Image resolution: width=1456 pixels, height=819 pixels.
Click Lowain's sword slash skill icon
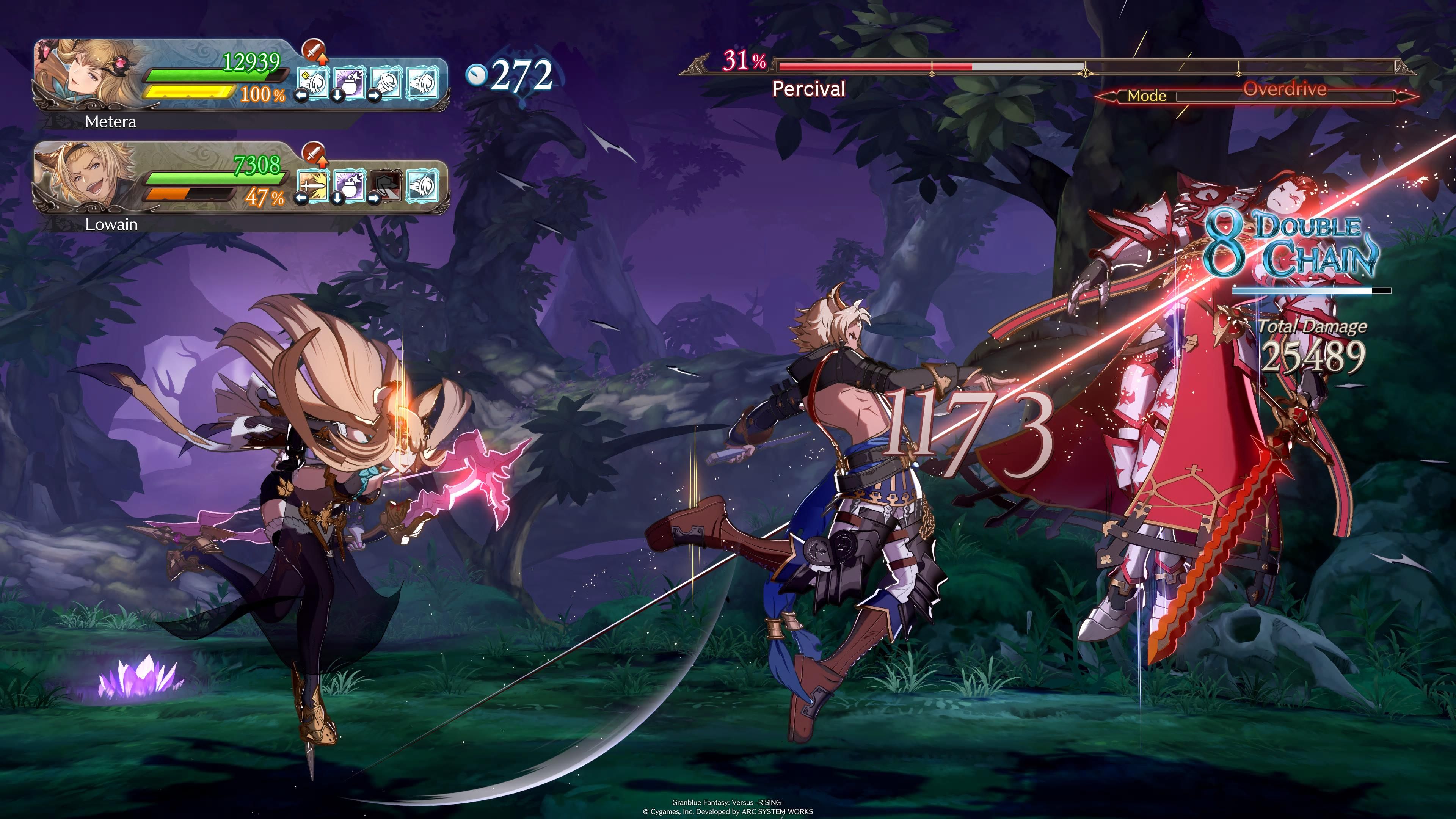point(314,187)
